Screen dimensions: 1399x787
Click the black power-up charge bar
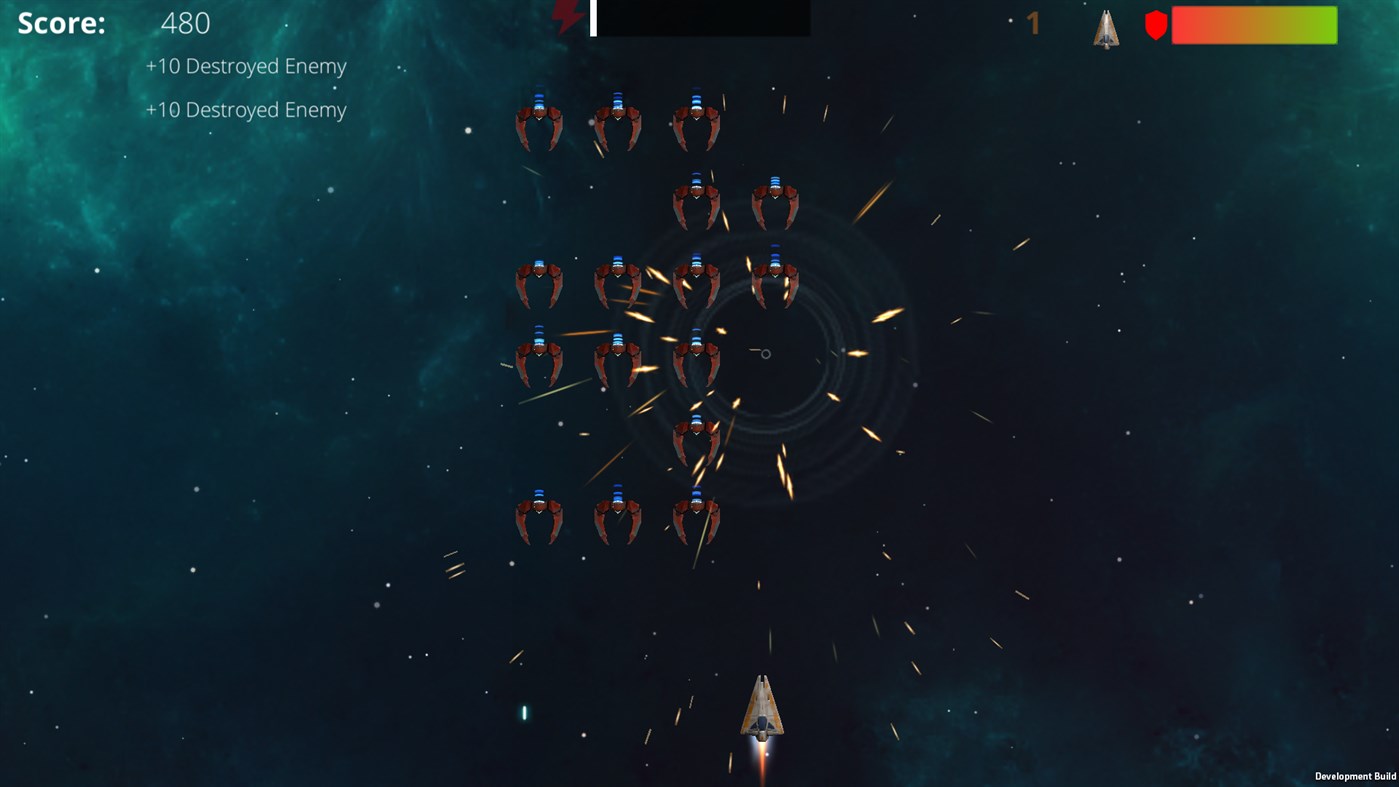(700, 18)
